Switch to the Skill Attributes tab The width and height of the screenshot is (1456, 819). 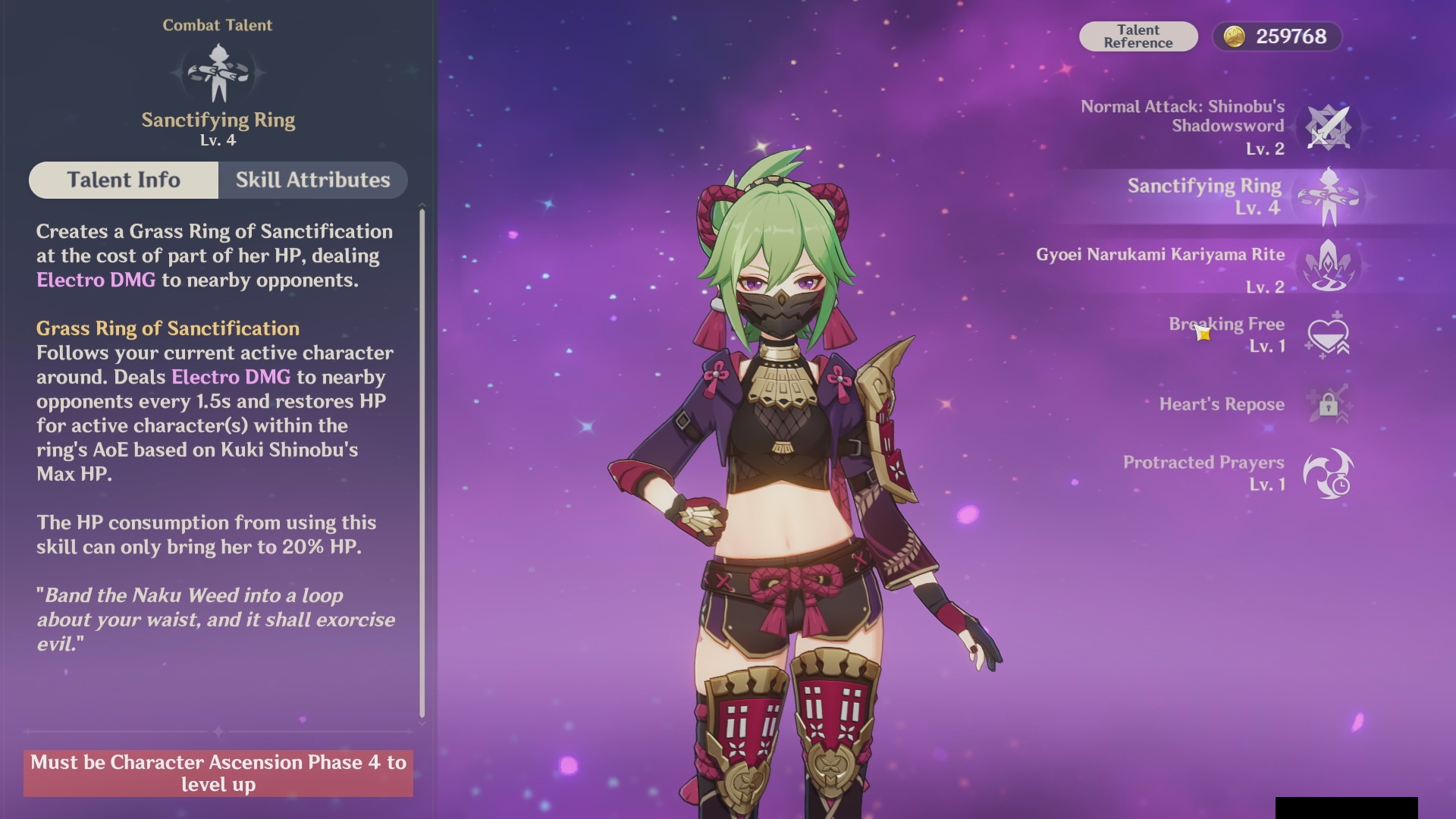[312, 180]
